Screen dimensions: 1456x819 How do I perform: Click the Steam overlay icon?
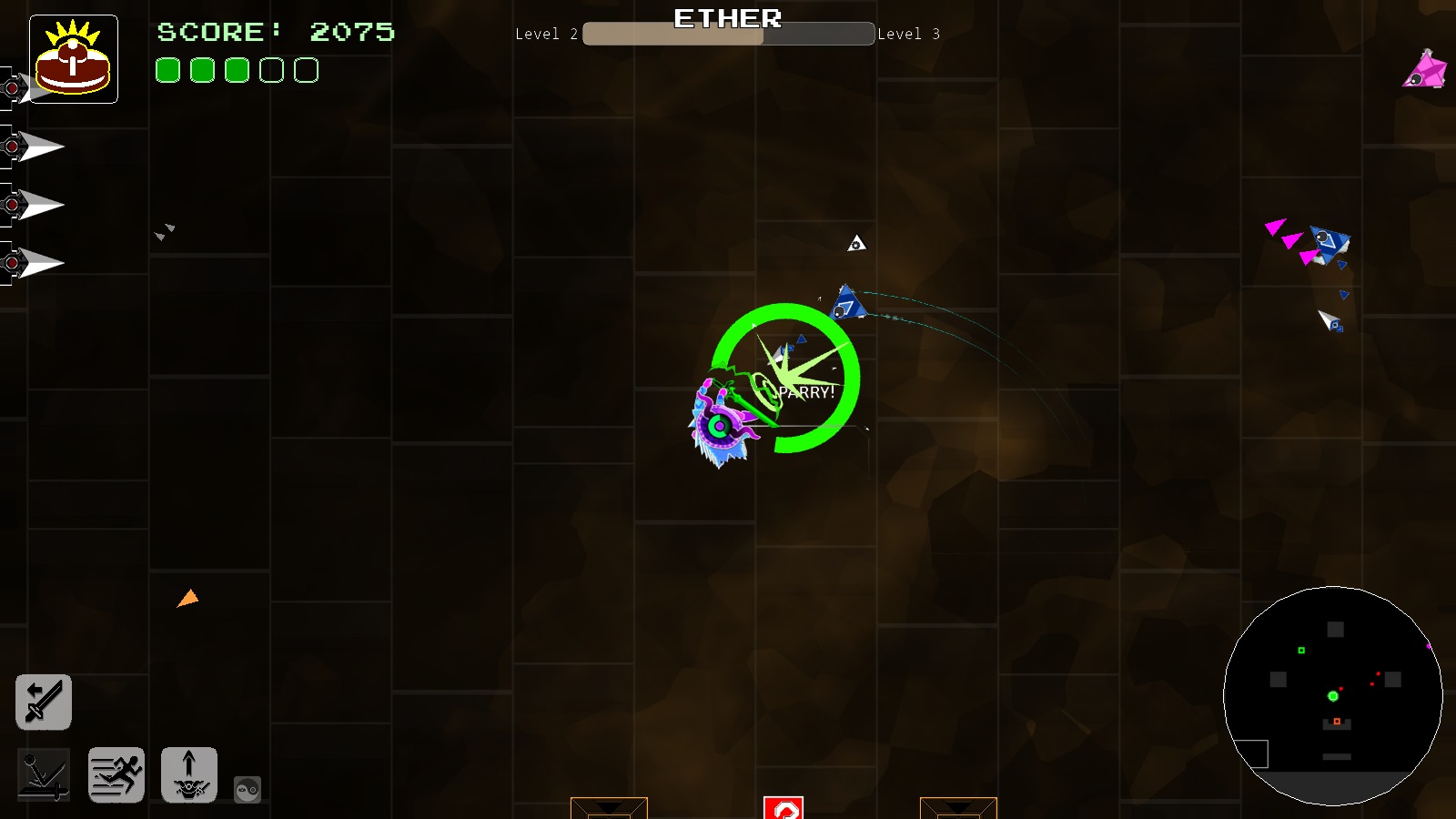(246, 790)
